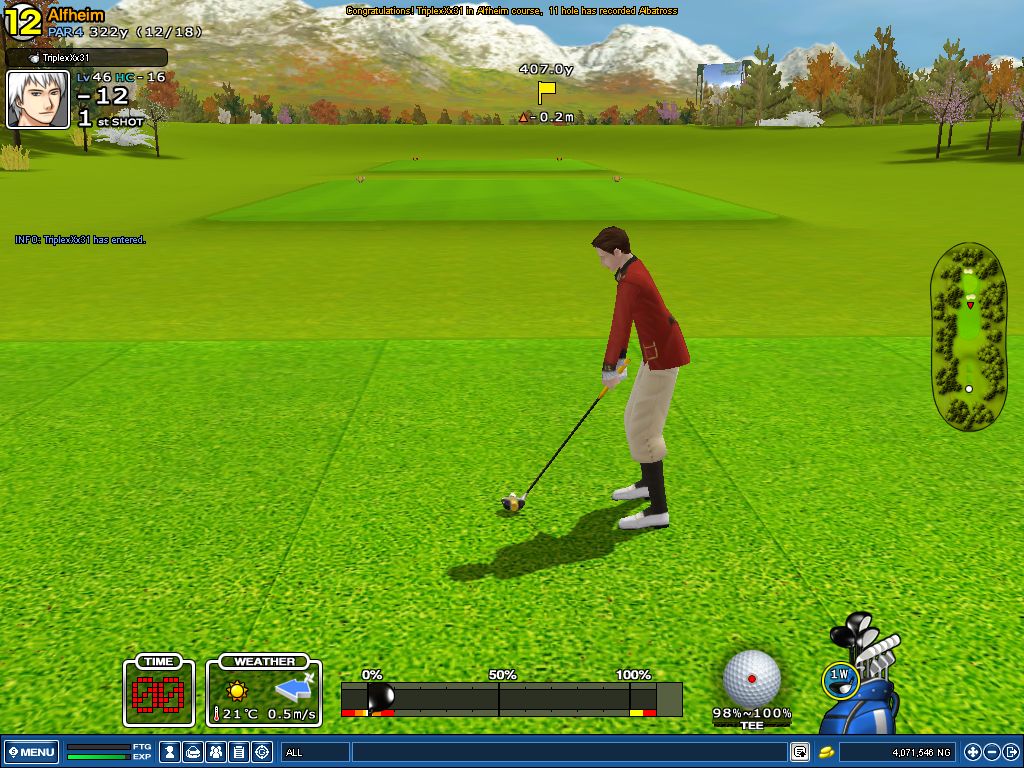Click the shot power gauge bar
The image size is (1024, 768).
(511, 698)
